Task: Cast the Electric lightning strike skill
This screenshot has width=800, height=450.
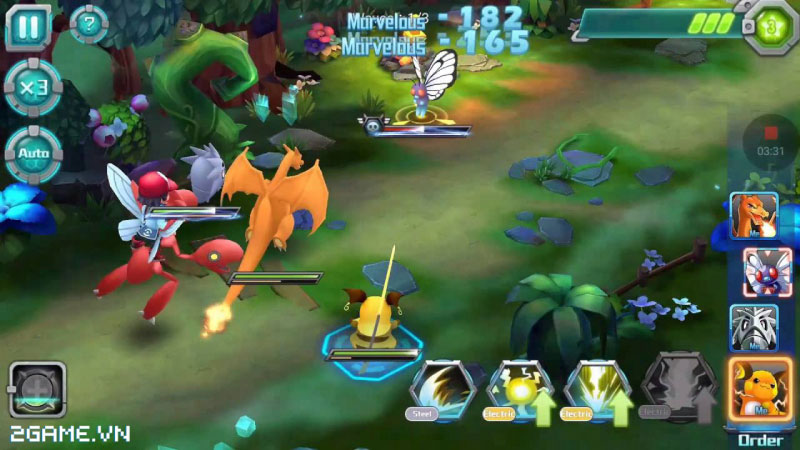Action: point(596,387)
